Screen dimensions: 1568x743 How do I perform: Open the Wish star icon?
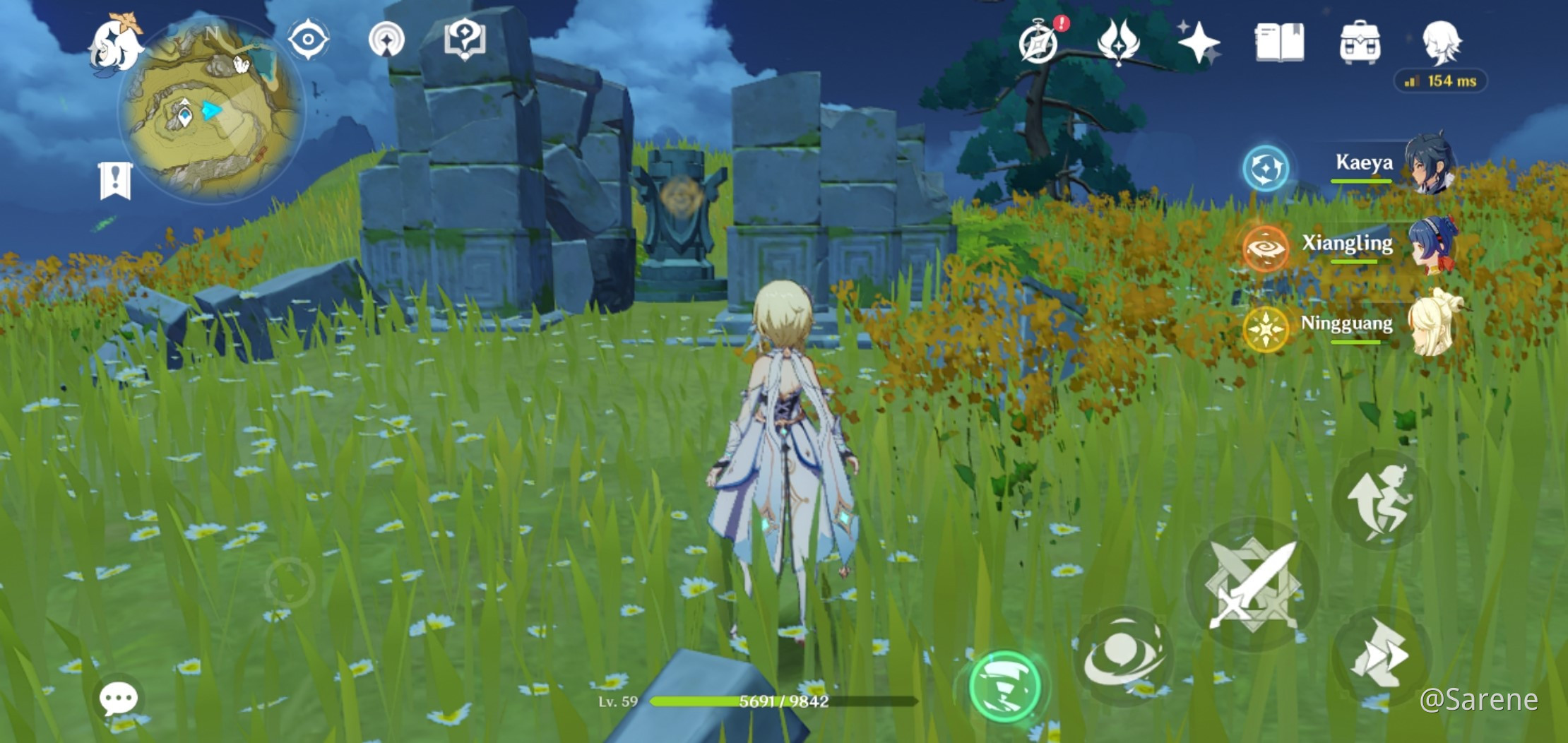pos(1201,42)
